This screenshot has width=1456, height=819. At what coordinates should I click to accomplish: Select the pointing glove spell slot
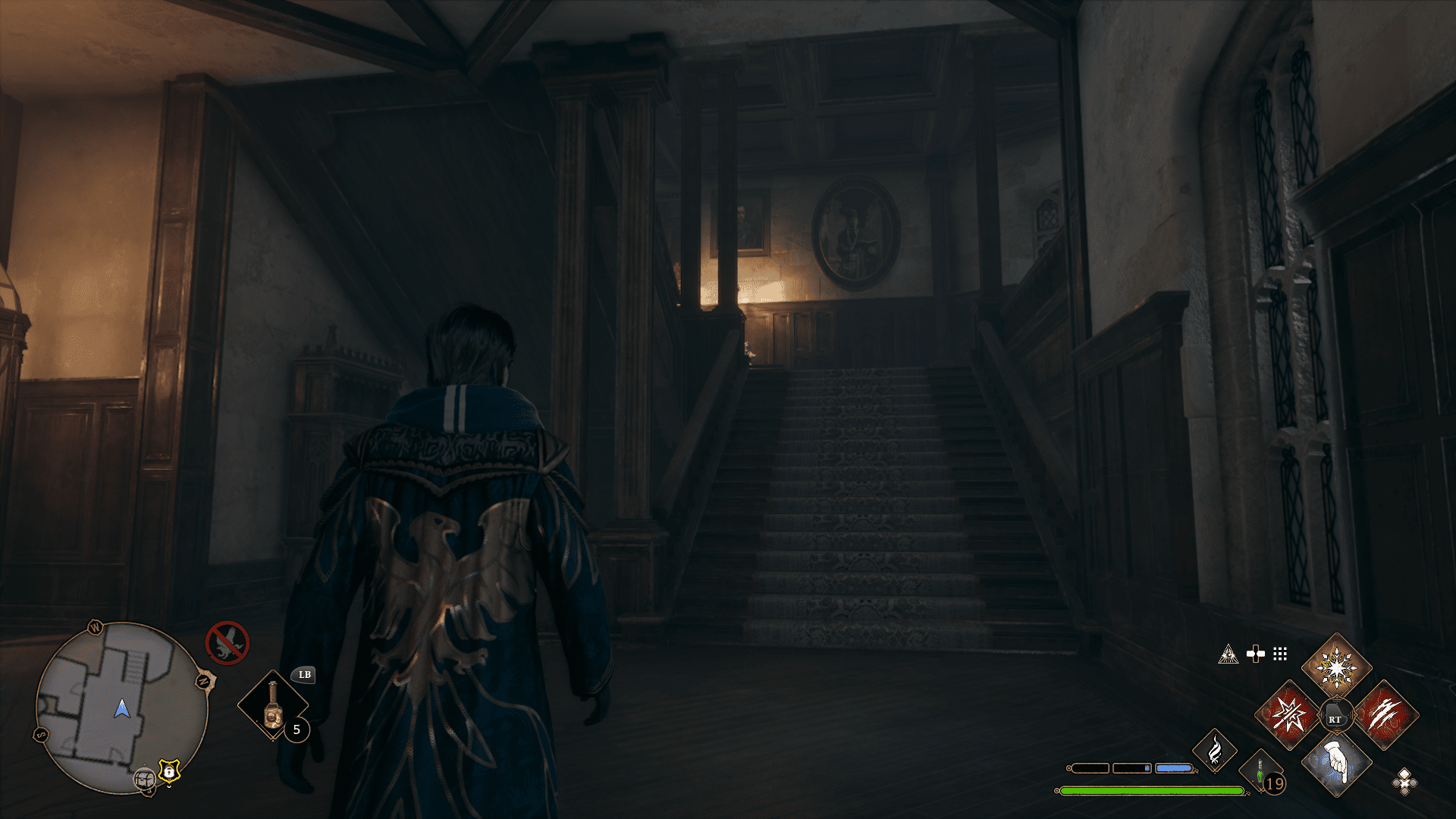[x=1336, y=763]
